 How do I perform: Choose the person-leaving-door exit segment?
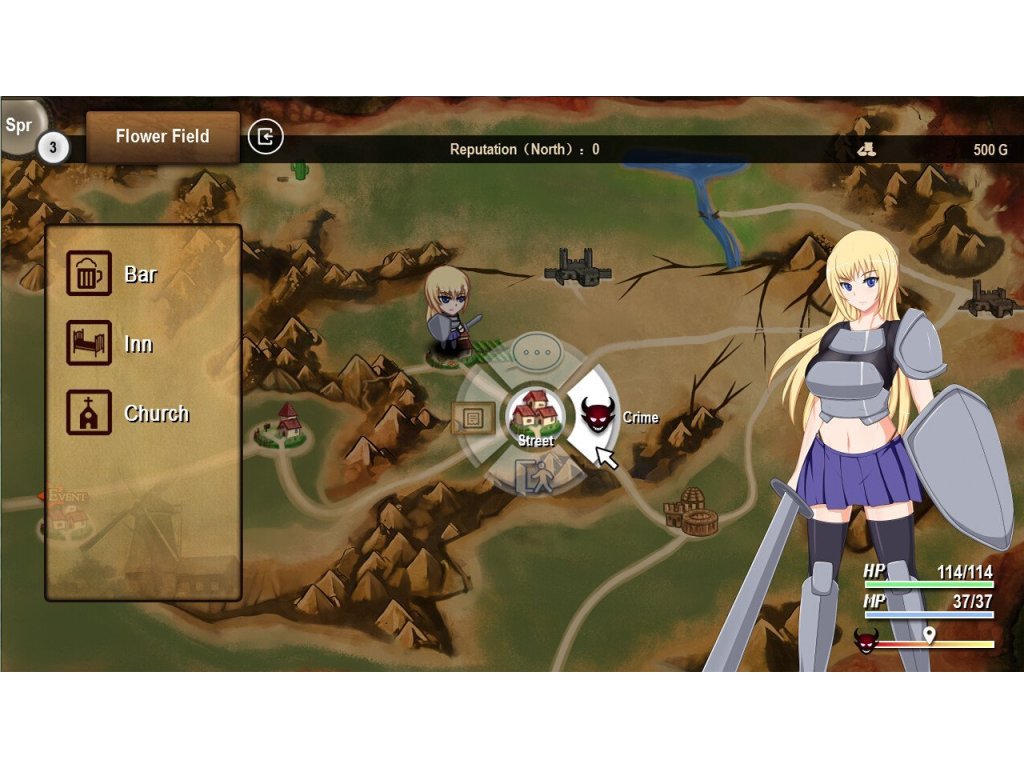(535, 476)
